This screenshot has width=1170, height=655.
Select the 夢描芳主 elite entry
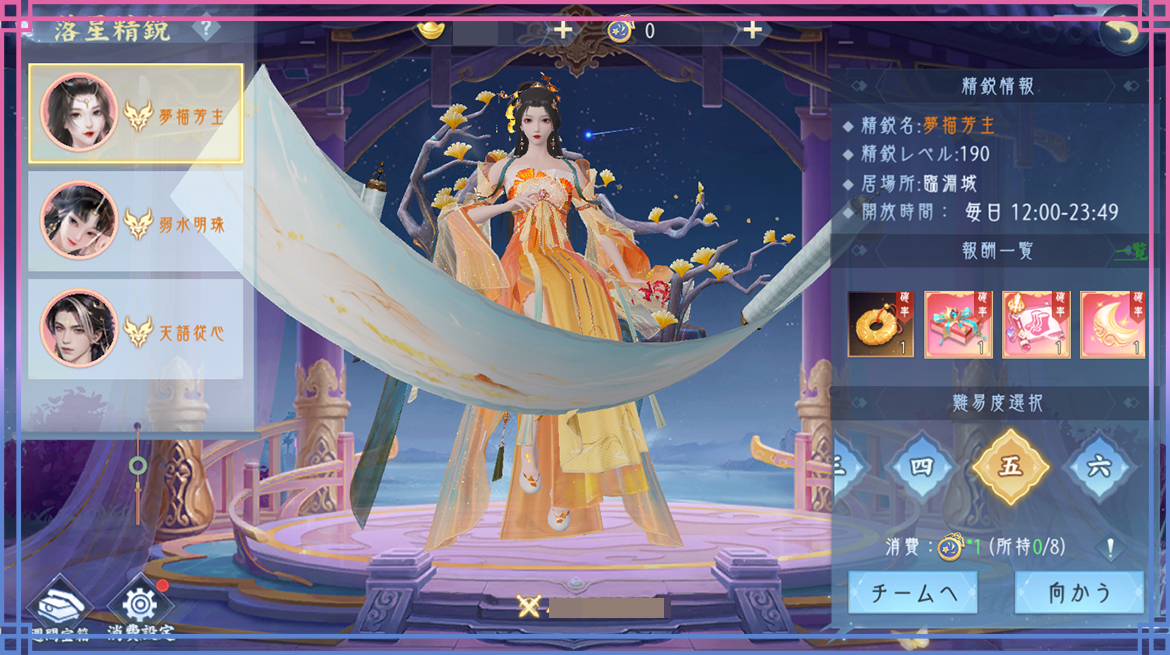(136, 114)
